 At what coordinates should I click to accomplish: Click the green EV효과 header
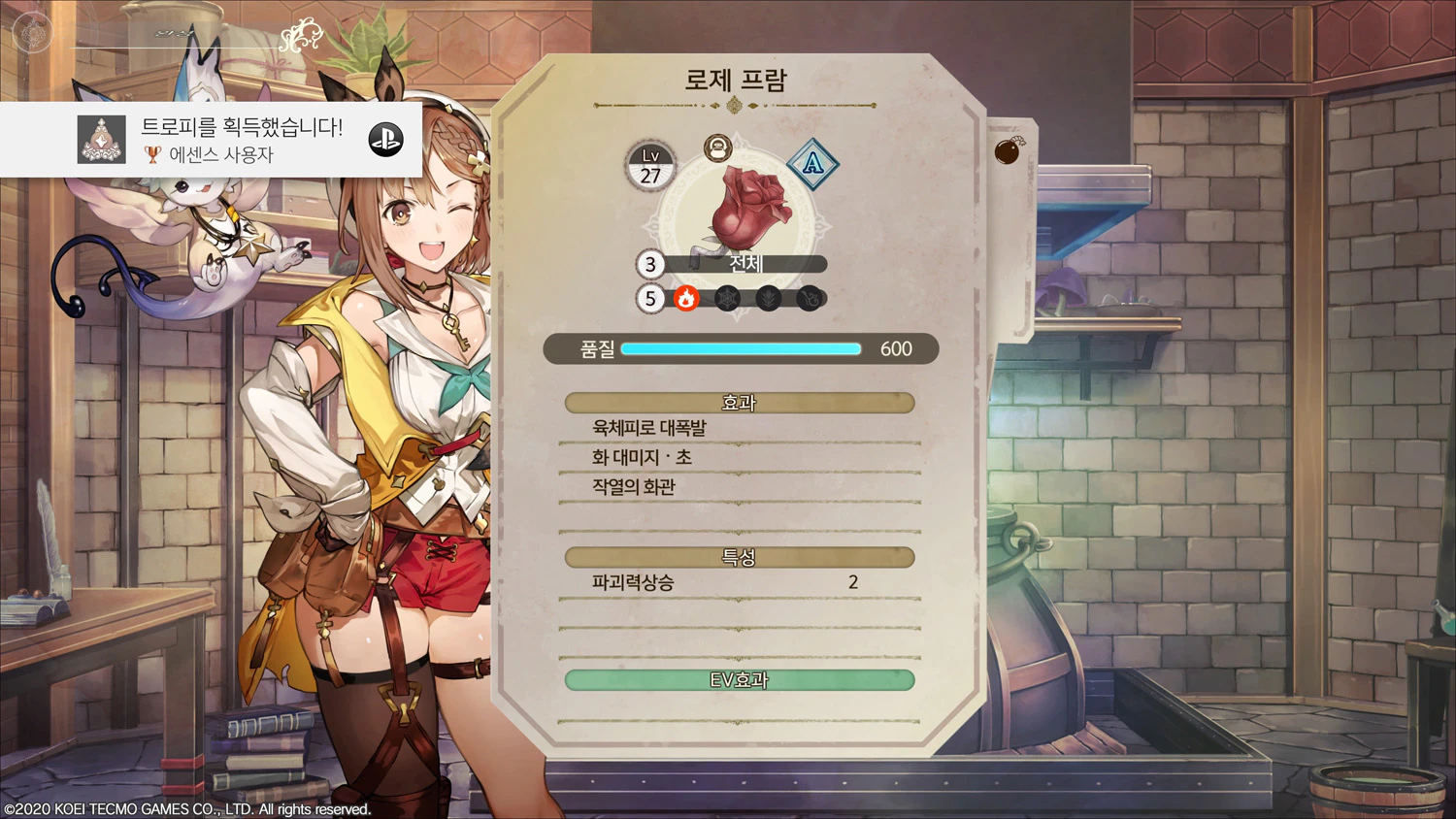[740, 680]
